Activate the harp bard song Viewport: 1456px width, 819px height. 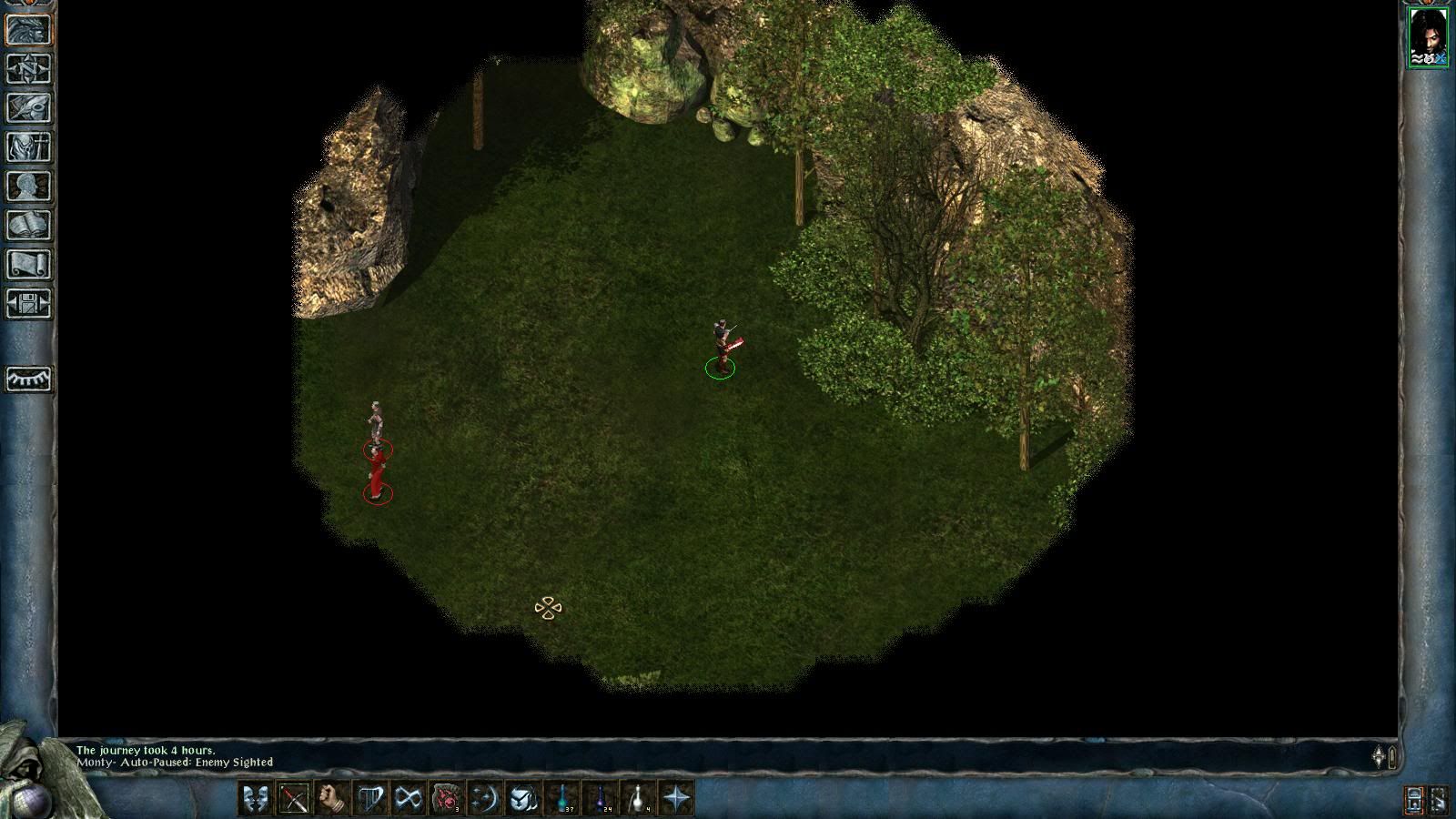370,799
